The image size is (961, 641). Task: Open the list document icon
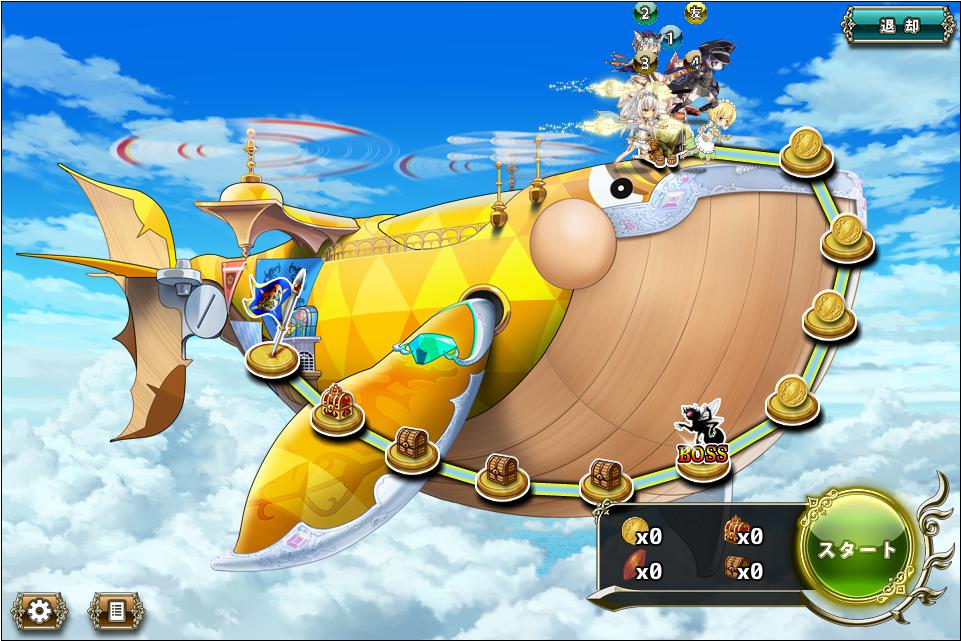point(115,609)
